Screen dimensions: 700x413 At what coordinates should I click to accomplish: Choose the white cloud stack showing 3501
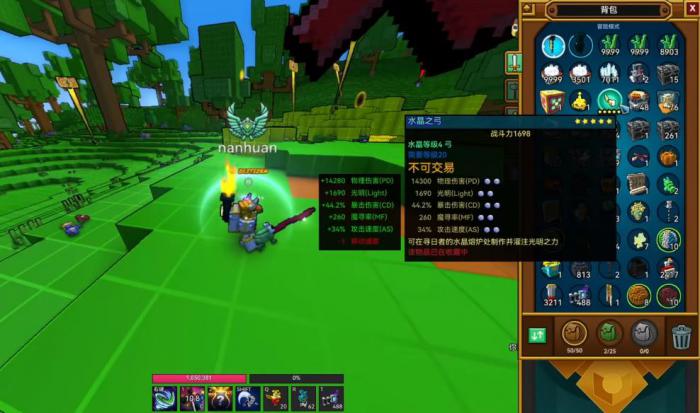click(x=580, y=73)
